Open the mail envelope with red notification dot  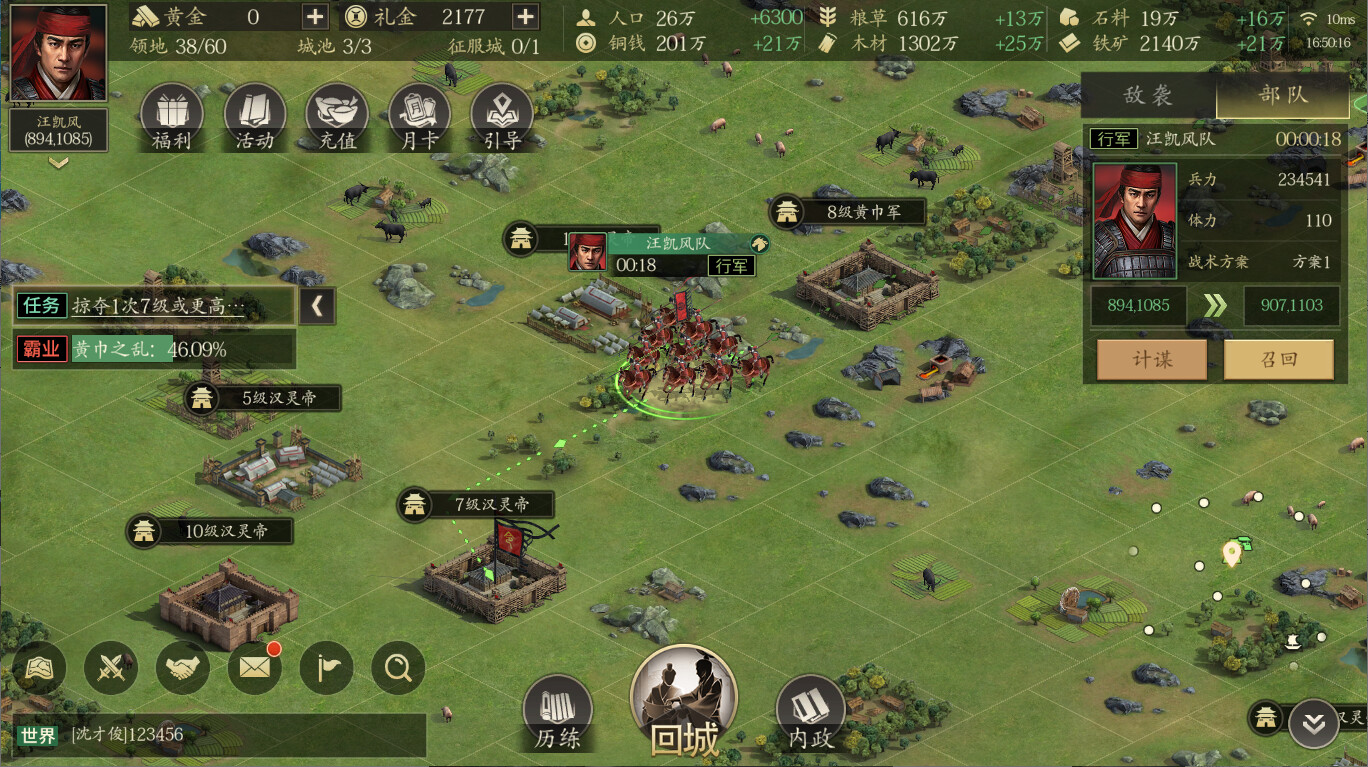coord(254,668)
